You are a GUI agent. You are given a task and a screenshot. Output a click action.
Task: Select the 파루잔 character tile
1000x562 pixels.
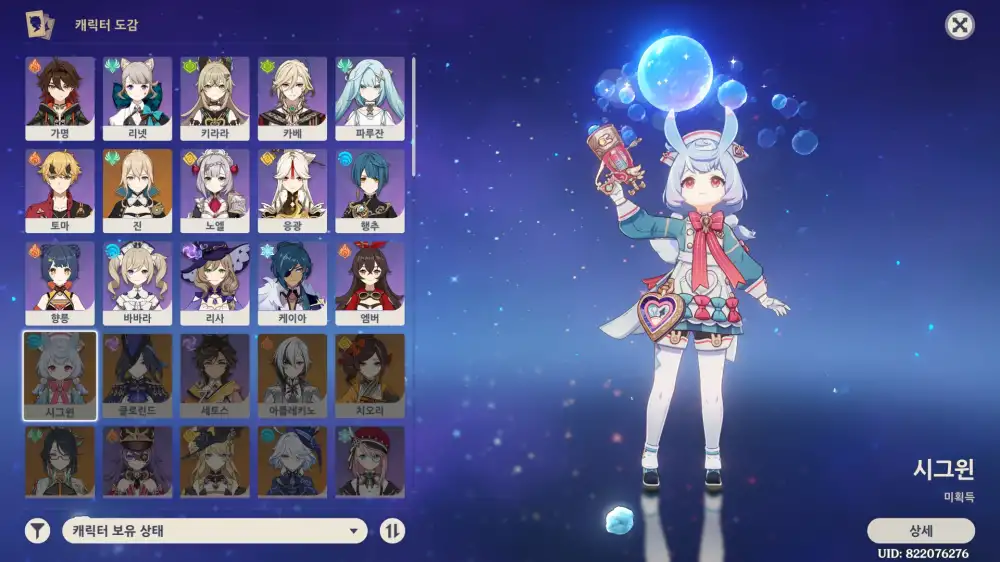point(370,97)
